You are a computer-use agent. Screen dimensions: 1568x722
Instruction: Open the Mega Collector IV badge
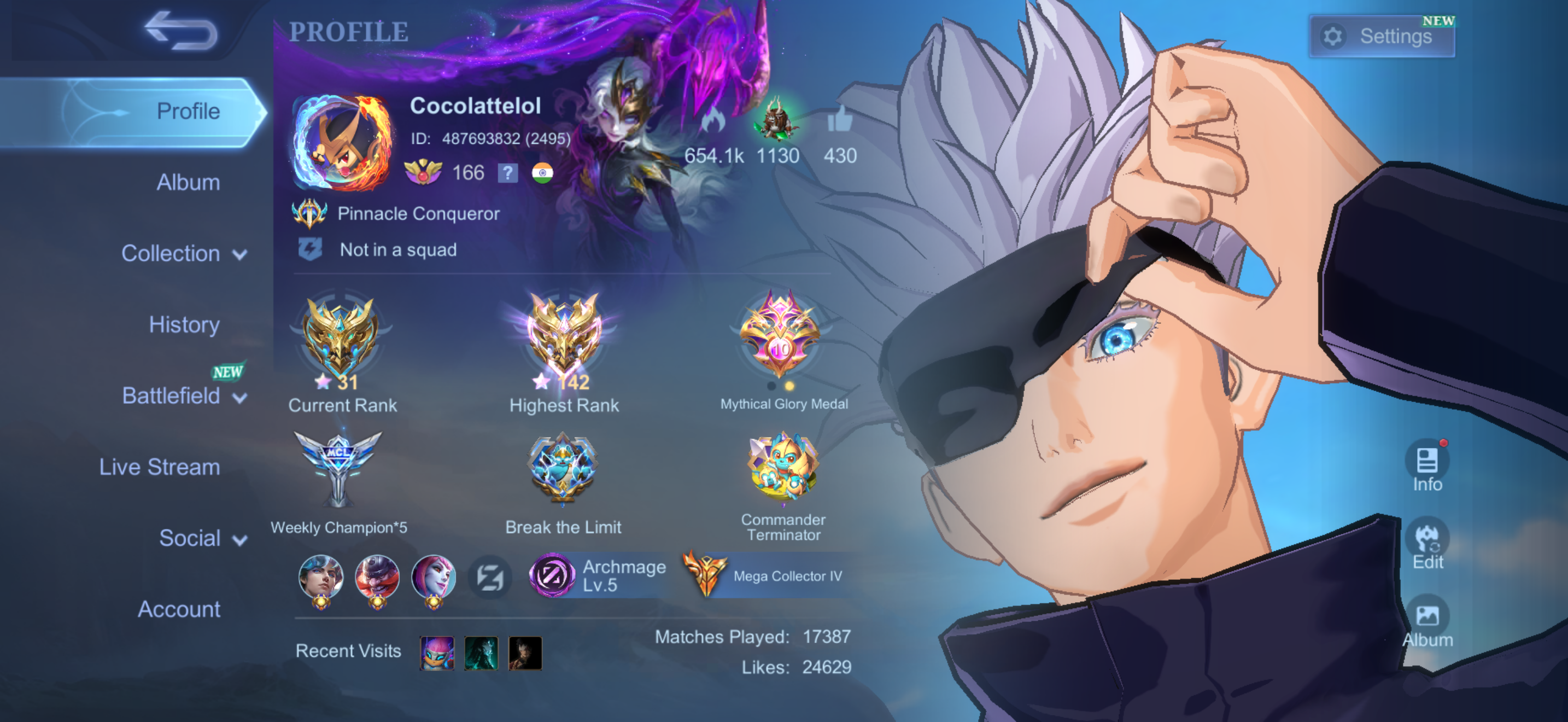(767, 575)
